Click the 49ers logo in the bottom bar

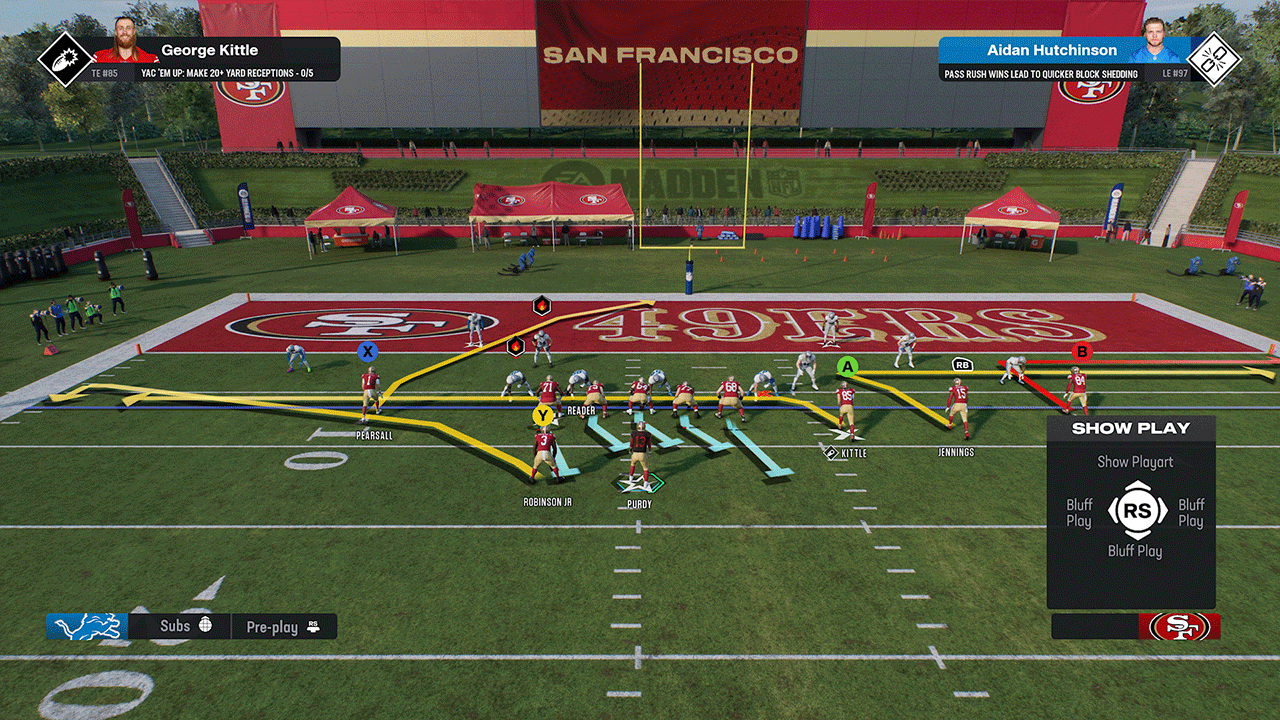pyautogui.click(x=1180, y=627)
